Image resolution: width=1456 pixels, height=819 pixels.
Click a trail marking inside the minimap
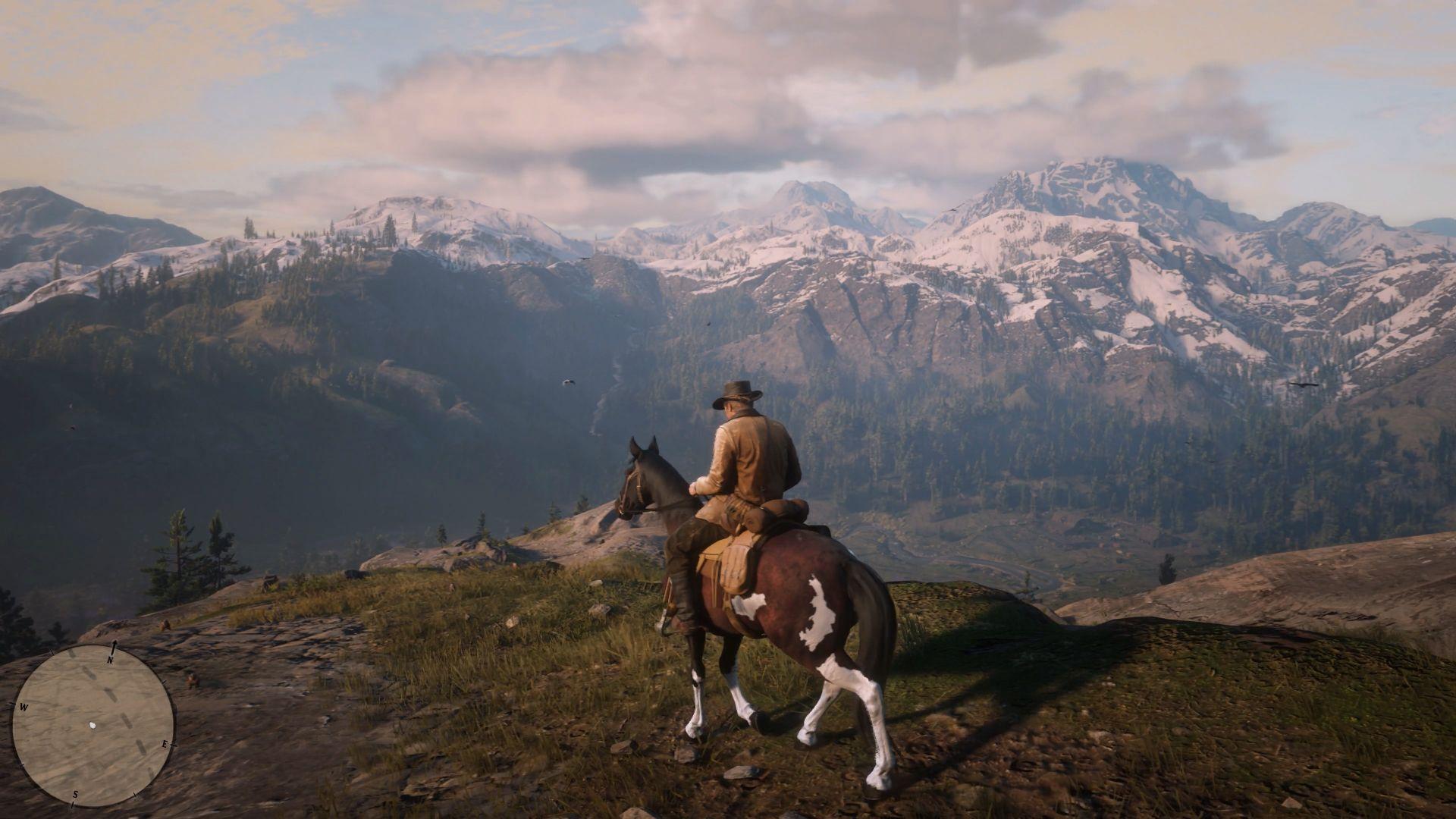pyautogui.click(x=111, y=695)
